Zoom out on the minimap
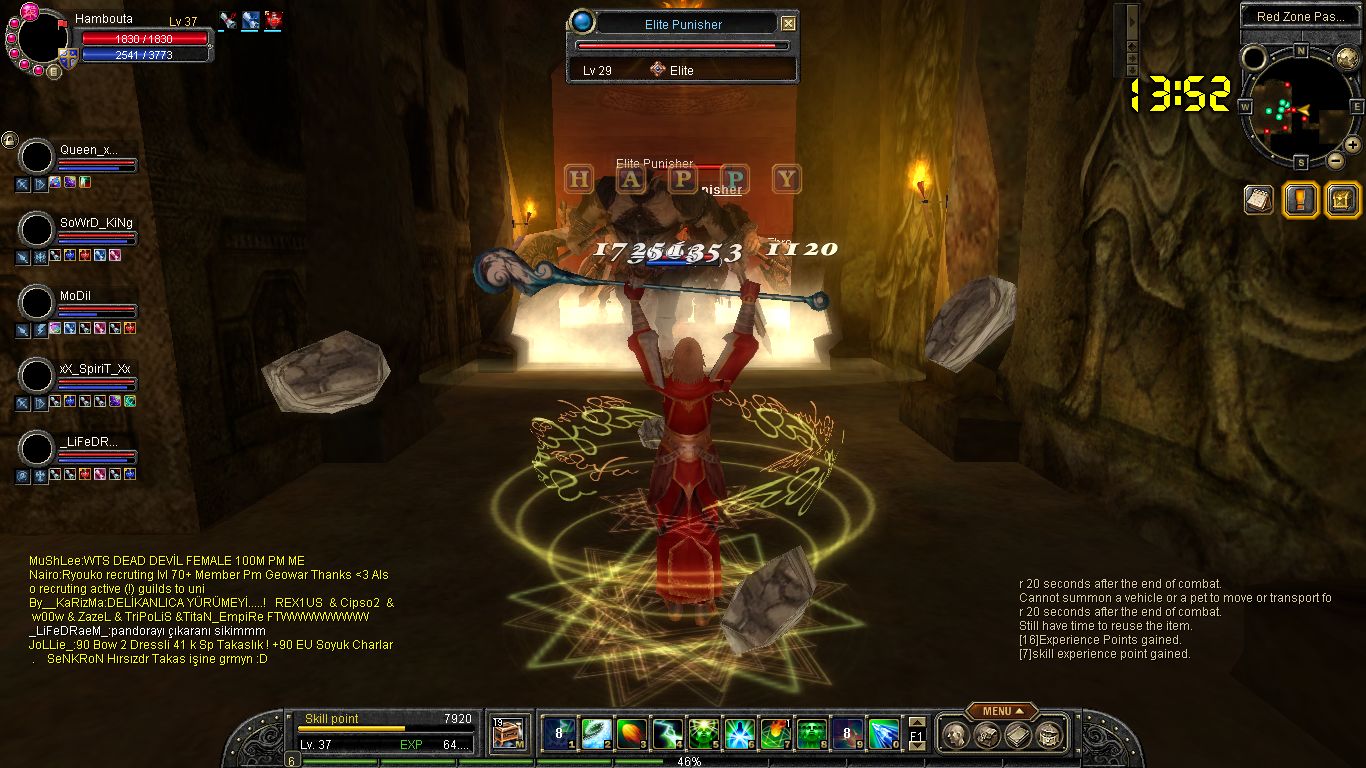Viewport: 1366px width, 768px height. 1335,160
